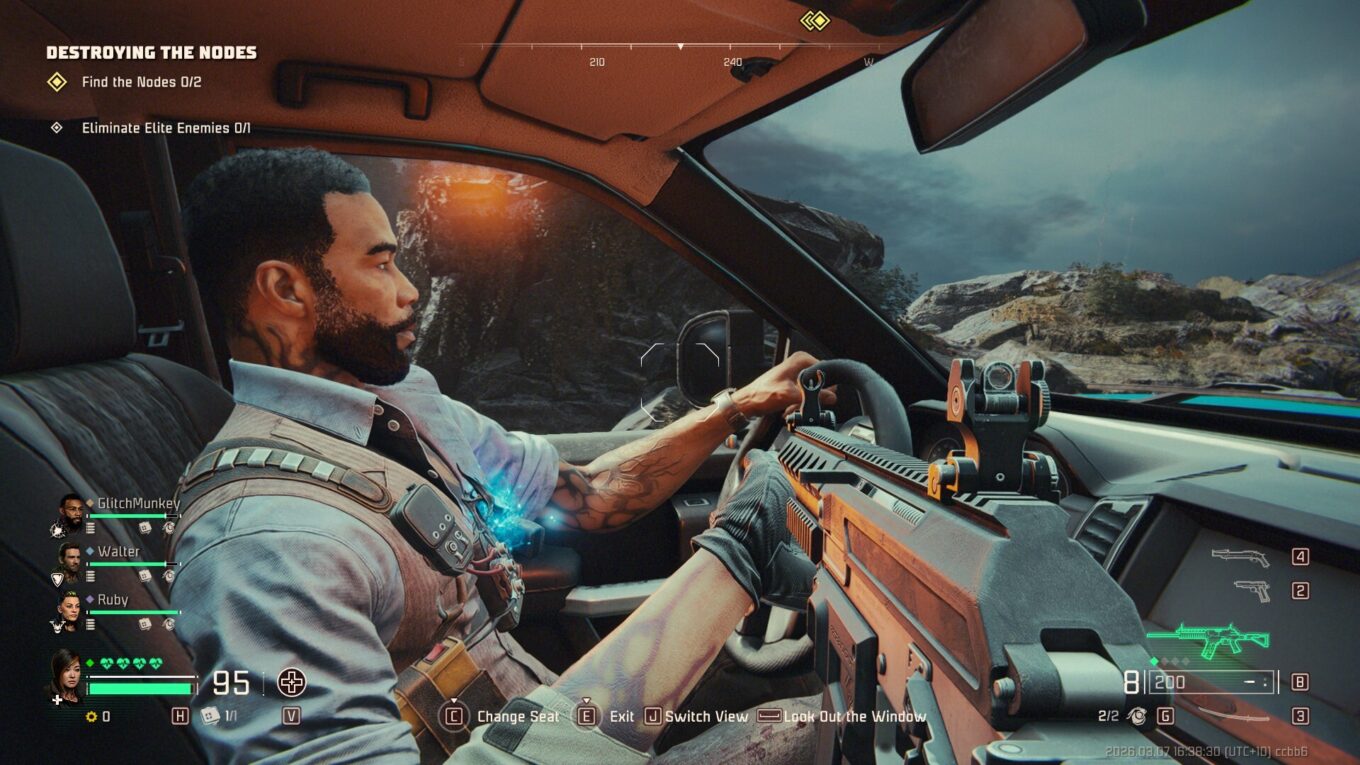
Task: Click GlitchMunkey's squad portrait
Action: 70,511
